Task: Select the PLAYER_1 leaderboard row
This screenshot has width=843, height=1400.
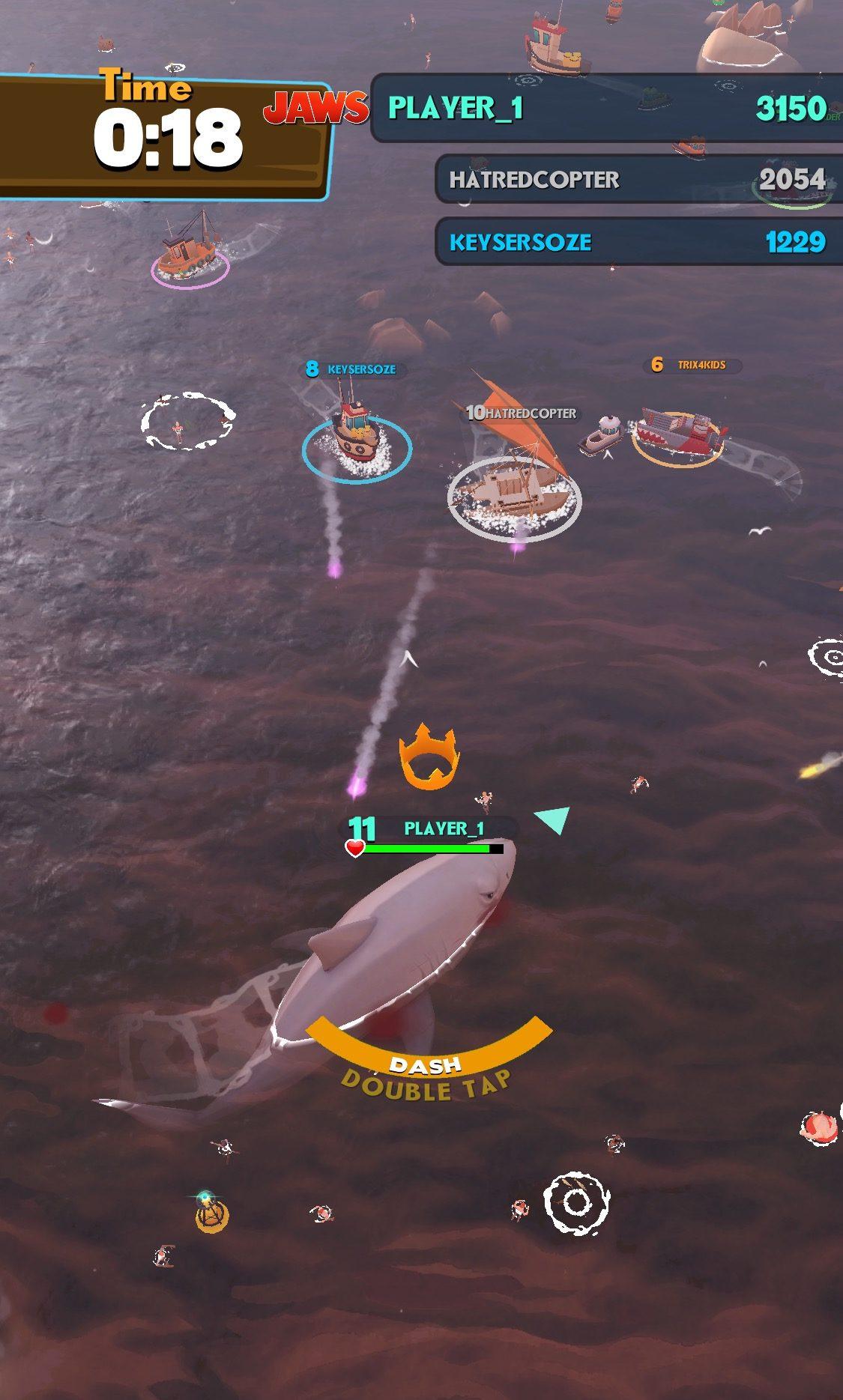Action: pos(607,109)
